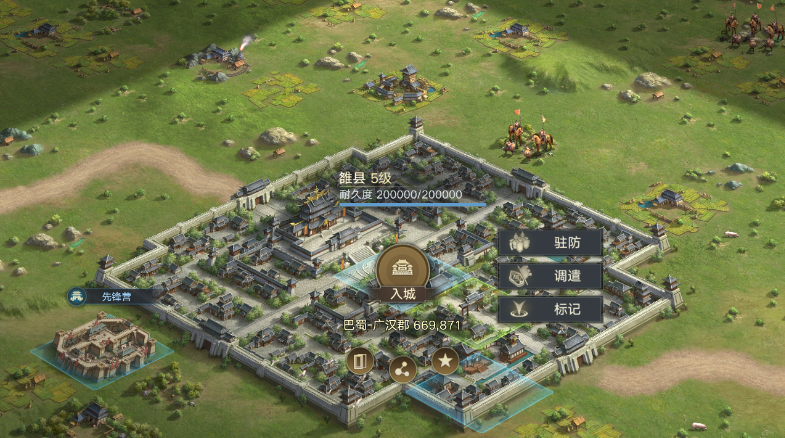
Task: Open the 标记 mark option
Action: pyautogui.click(x=550, y=309)
